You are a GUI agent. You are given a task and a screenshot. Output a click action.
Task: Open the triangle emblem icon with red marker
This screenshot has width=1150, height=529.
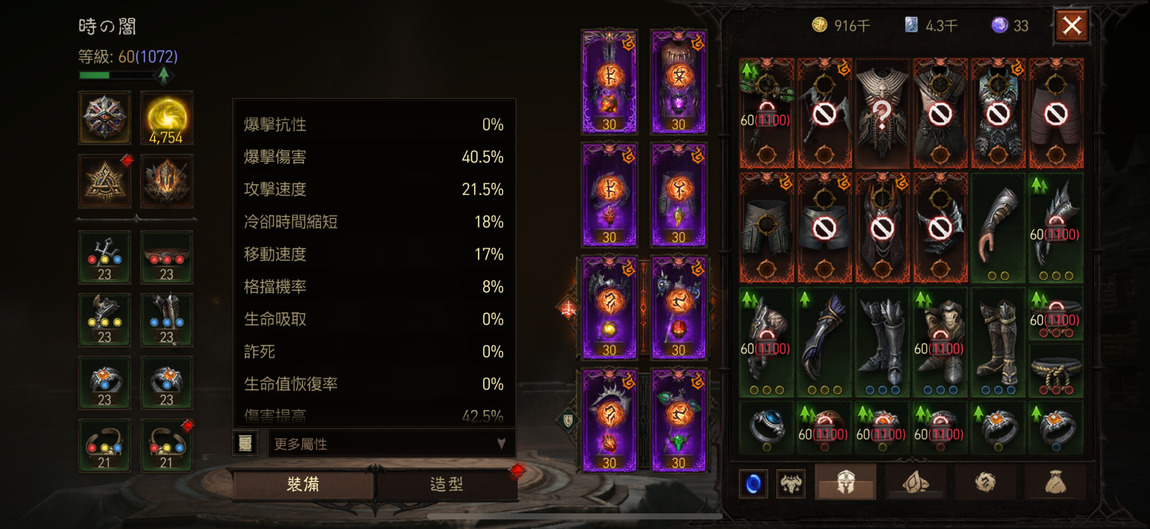pos(105,182)
